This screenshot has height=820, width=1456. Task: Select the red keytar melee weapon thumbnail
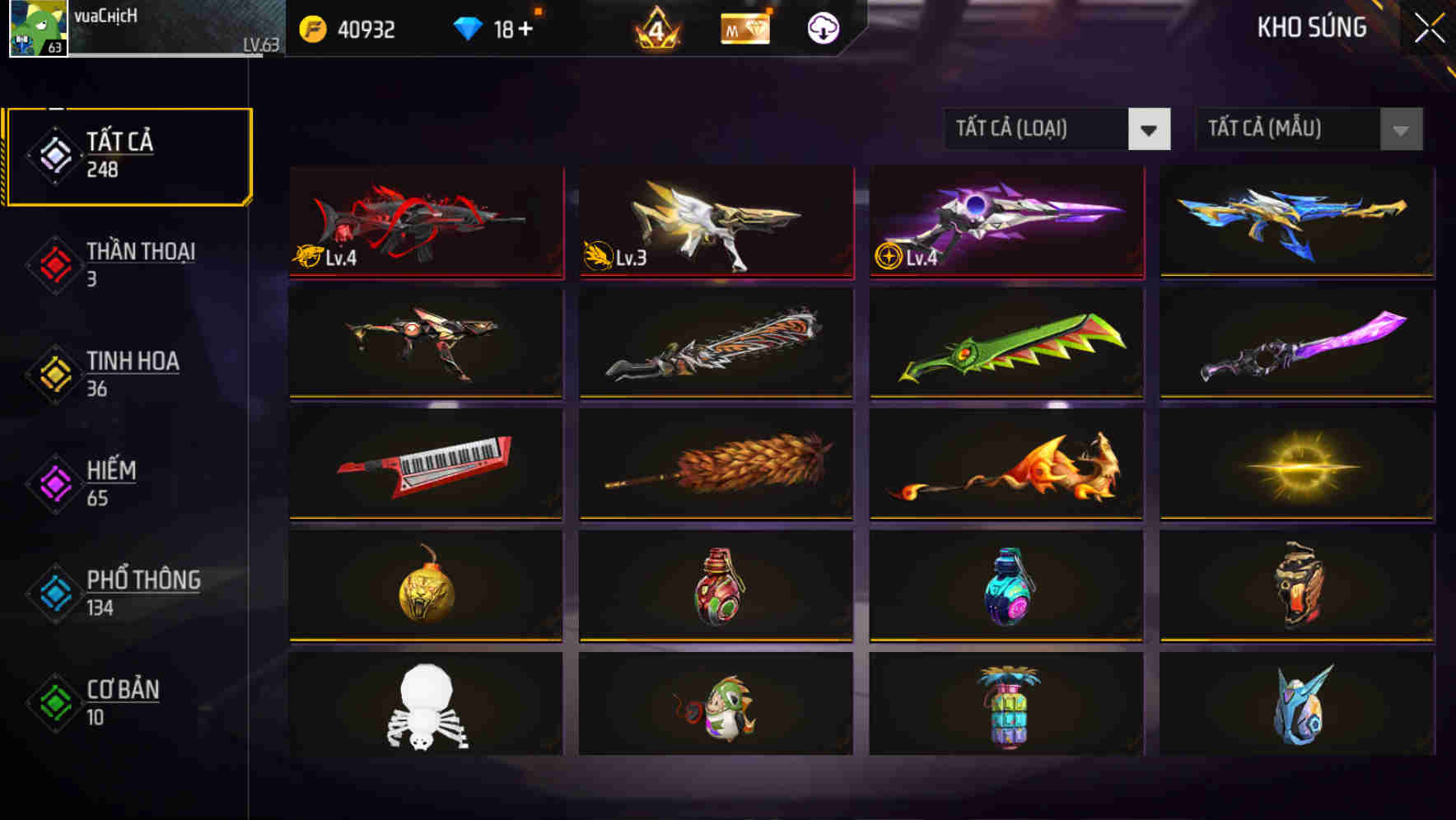[x=425, y=467]
